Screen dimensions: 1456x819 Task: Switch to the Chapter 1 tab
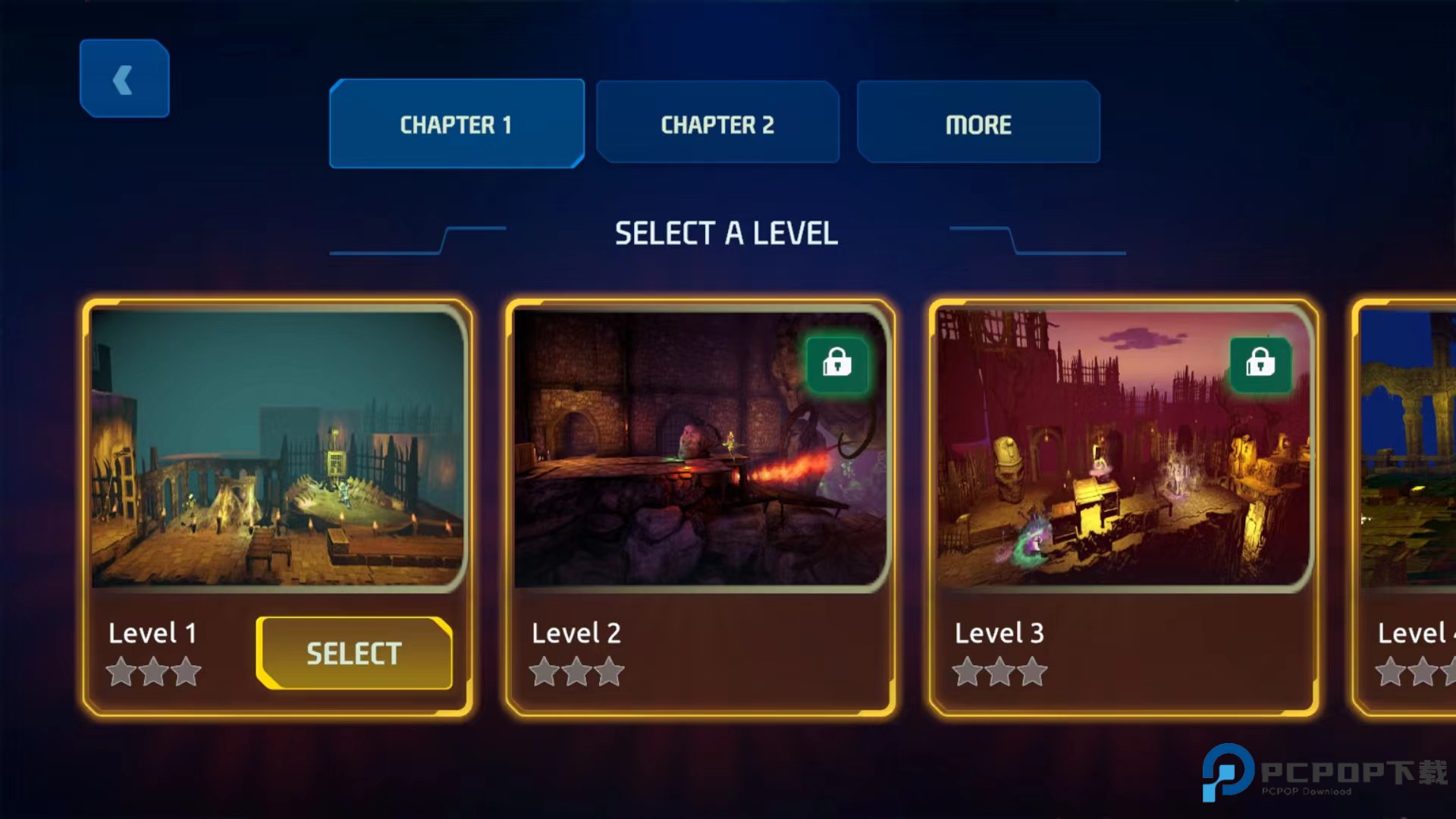click(457, 124)
